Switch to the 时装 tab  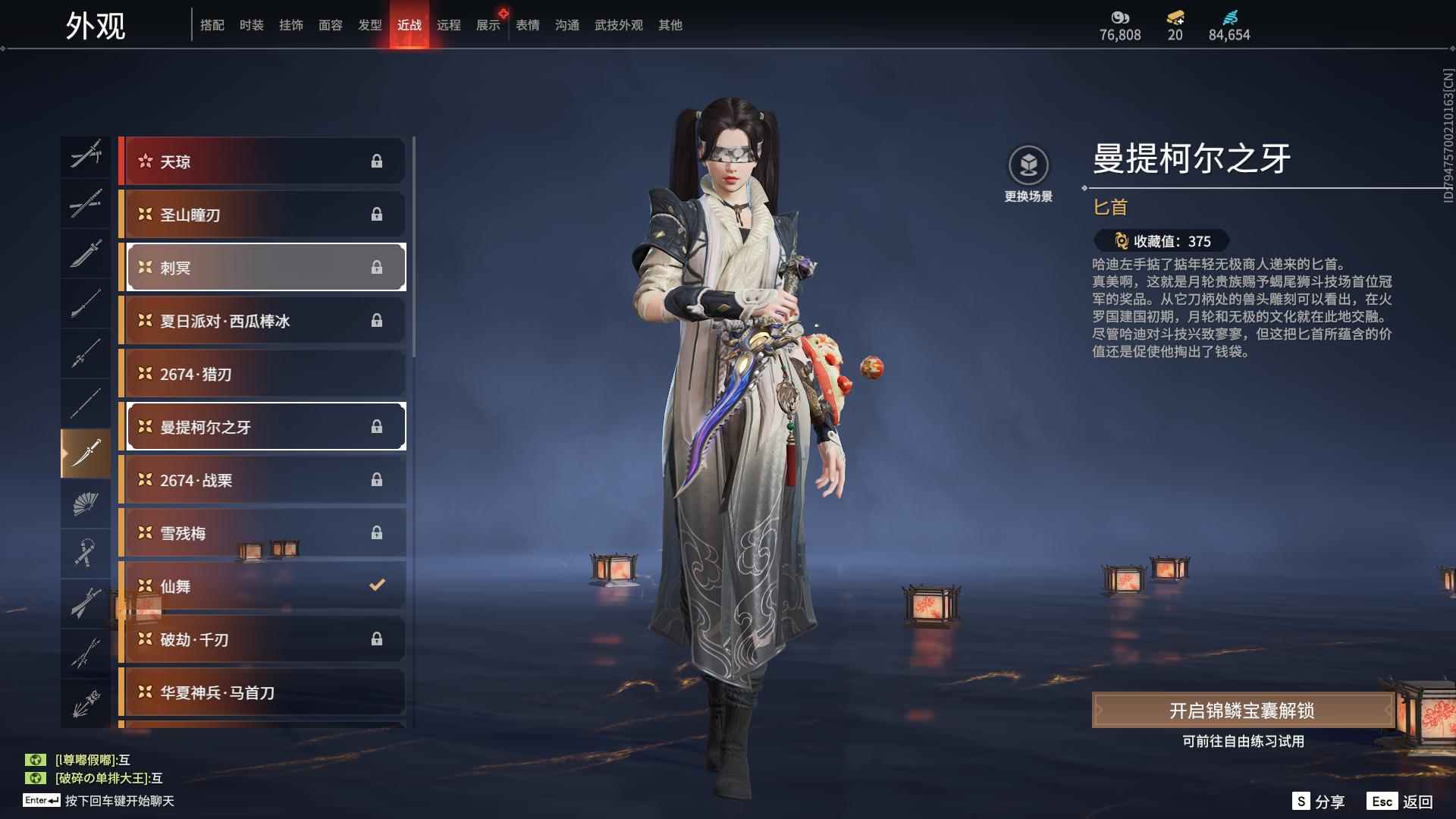(x=251, y=25)
